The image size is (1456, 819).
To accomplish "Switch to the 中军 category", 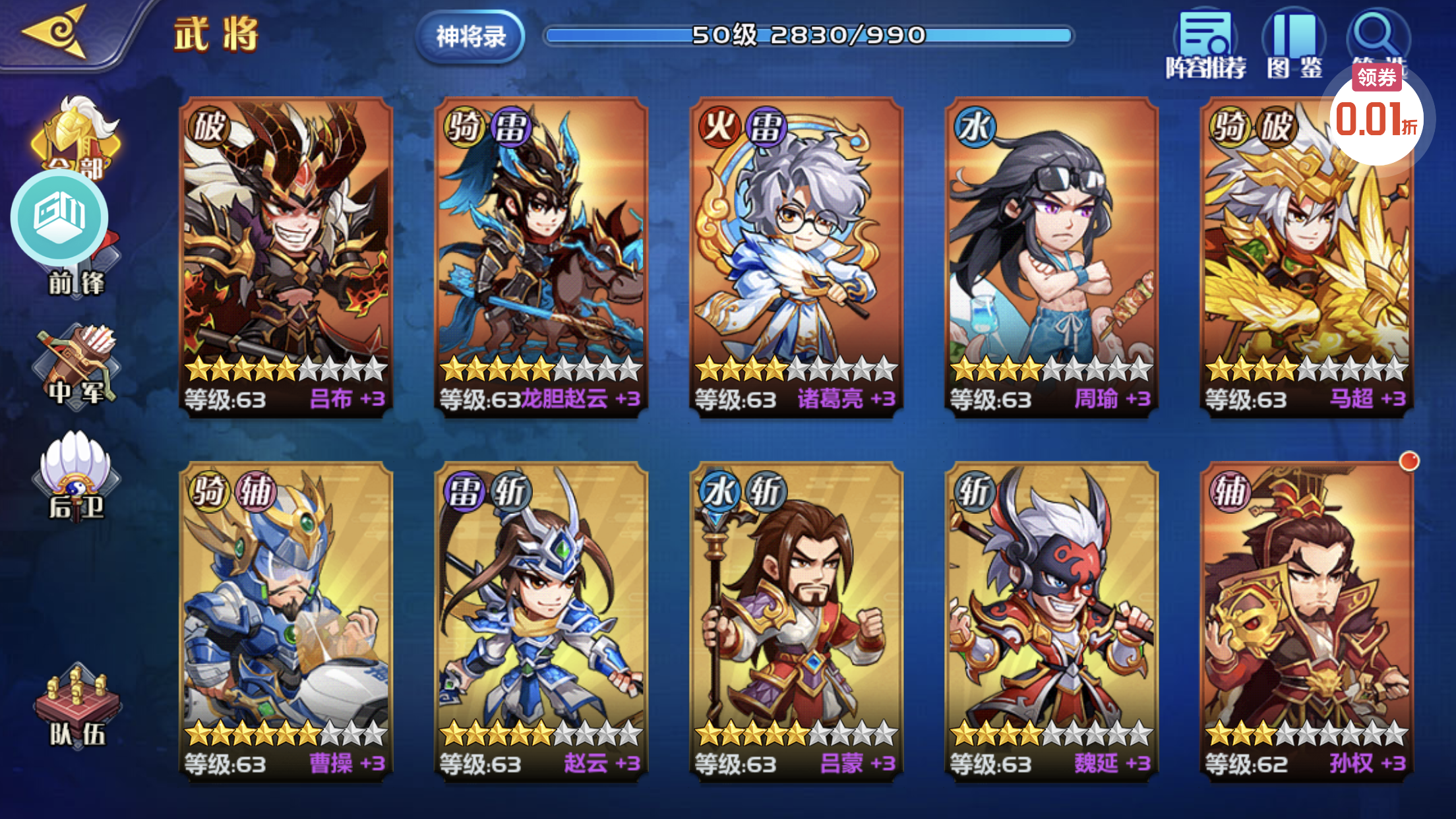I will [76, 366].
